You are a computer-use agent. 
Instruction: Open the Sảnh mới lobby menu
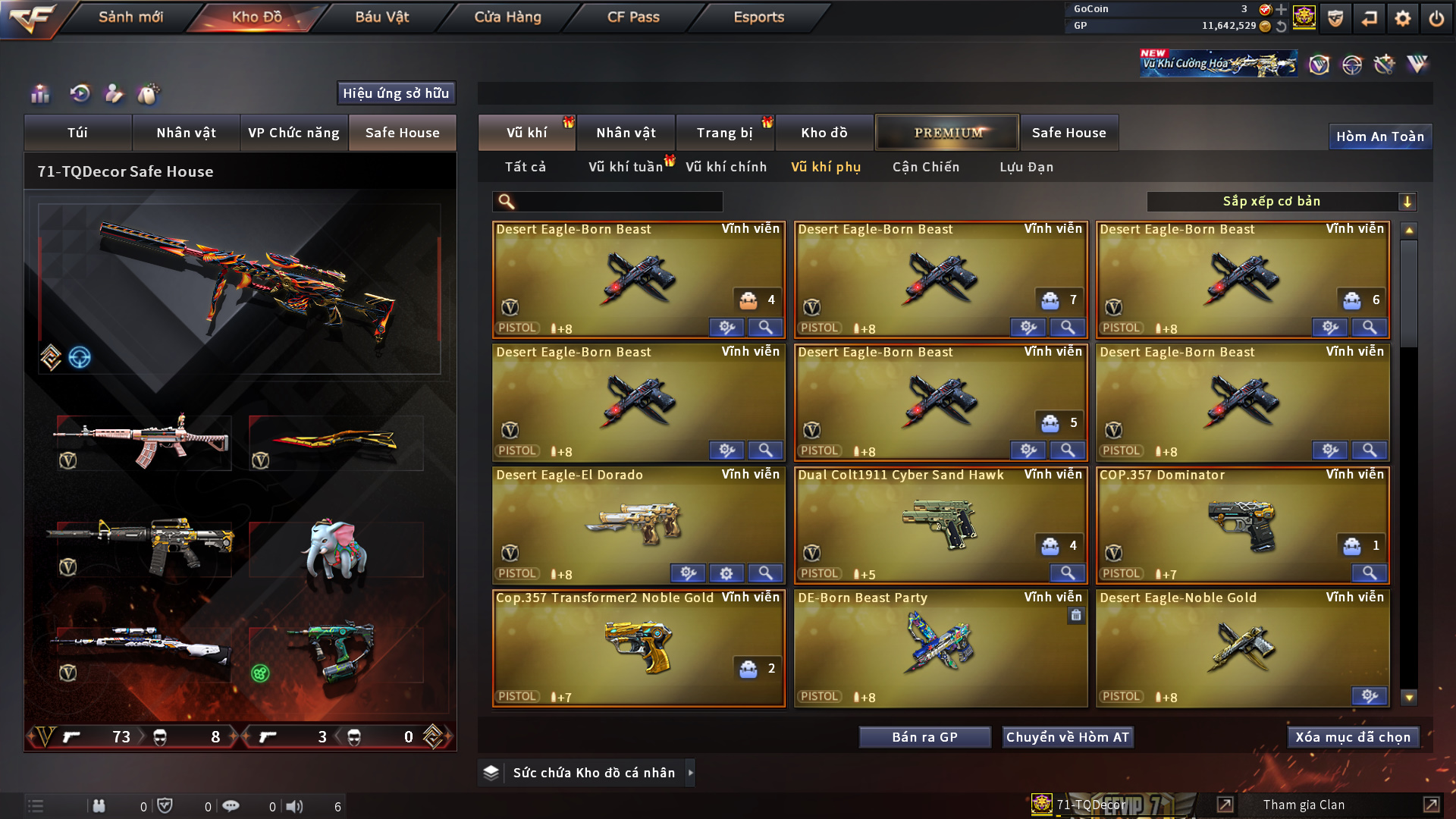[130, 17]
